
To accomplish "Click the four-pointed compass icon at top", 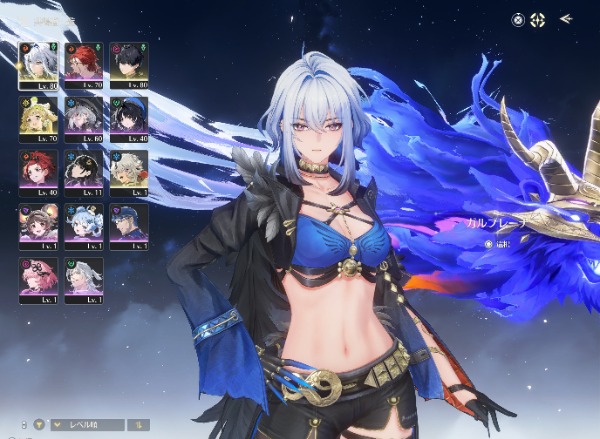I will 538,18.
